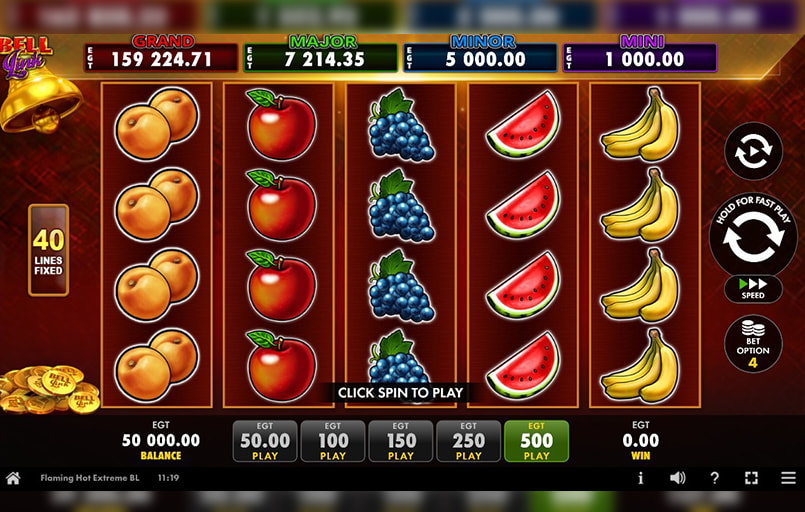
Task: Spin the reels with the big spin button
Action: coord(752,239)
